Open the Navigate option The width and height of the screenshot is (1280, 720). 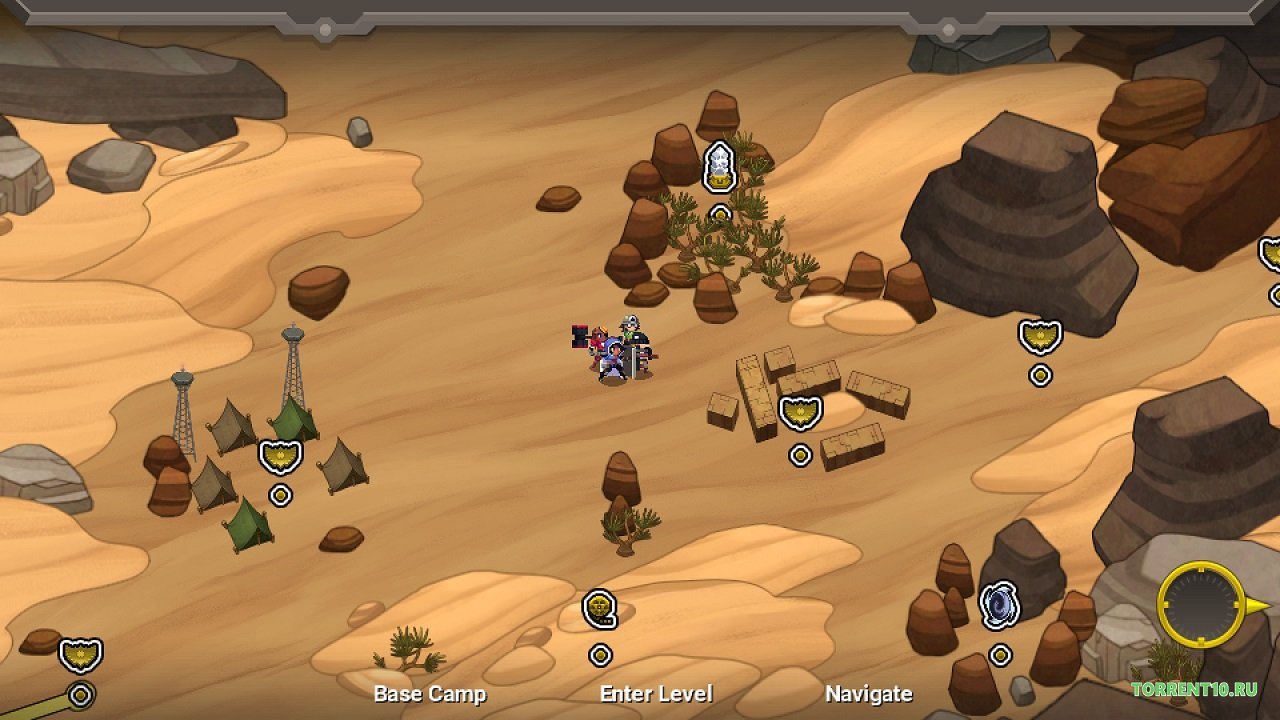point(868,694)
